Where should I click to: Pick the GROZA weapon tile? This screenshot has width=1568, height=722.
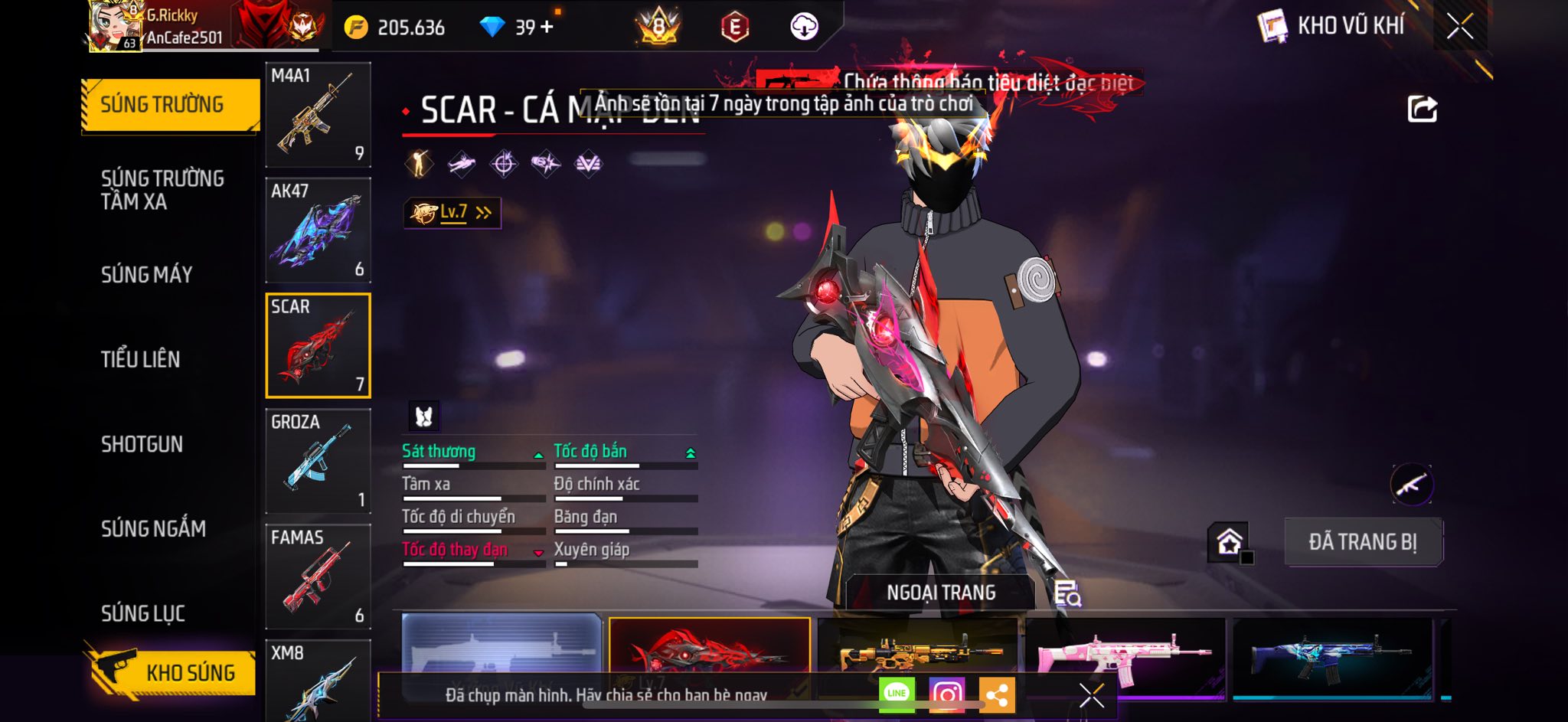(318, 461)
